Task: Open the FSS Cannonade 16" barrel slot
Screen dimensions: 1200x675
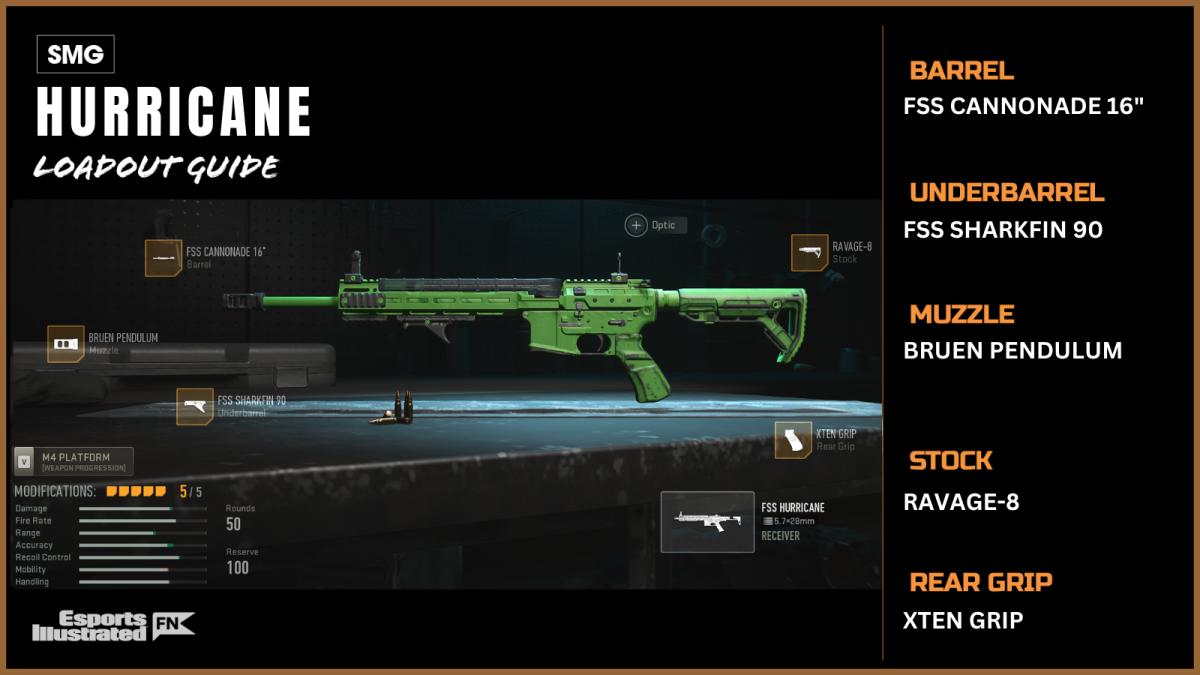Action: (163, 258)
